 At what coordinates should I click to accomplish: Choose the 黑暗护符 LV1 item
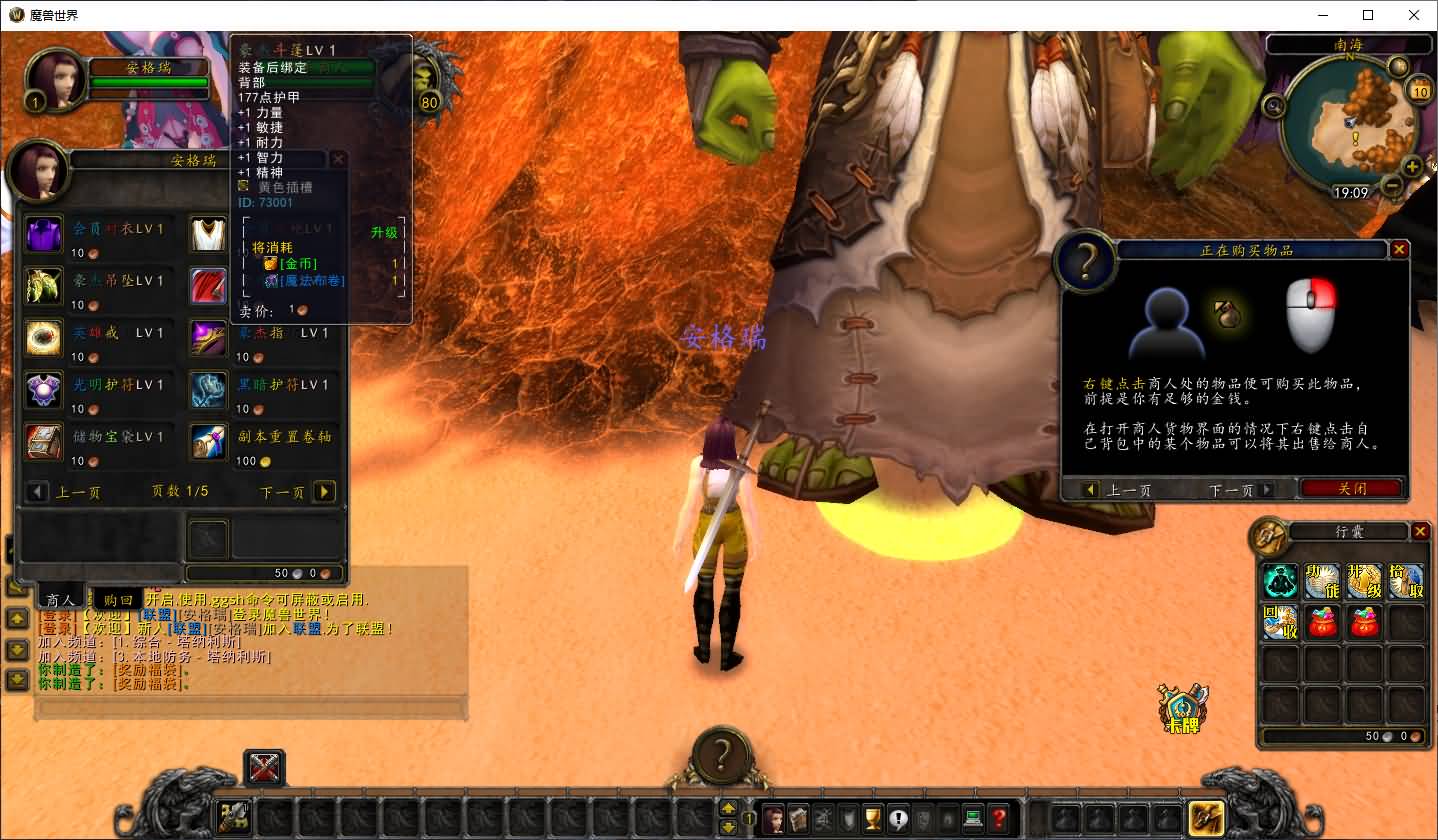point(209,389)
